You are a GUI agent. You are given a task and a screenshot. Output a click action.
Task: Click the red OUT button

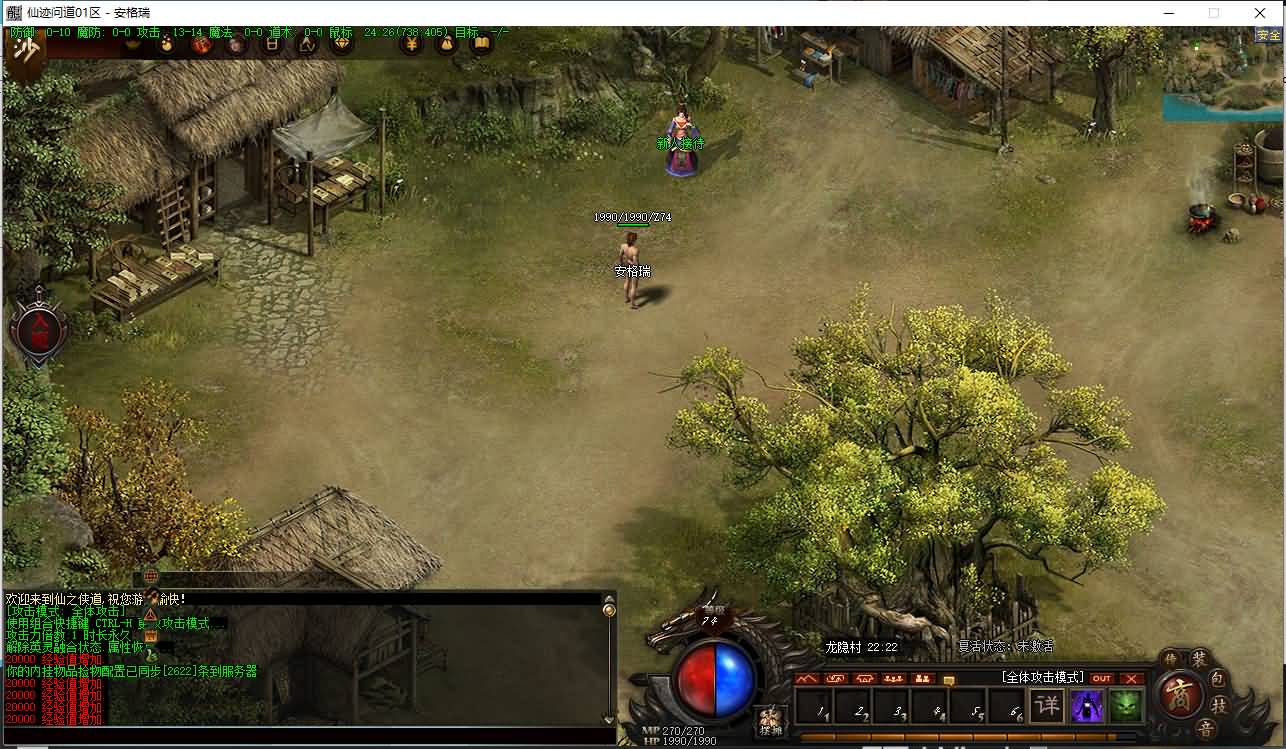pyautogui.click(x=1101, y=678)
